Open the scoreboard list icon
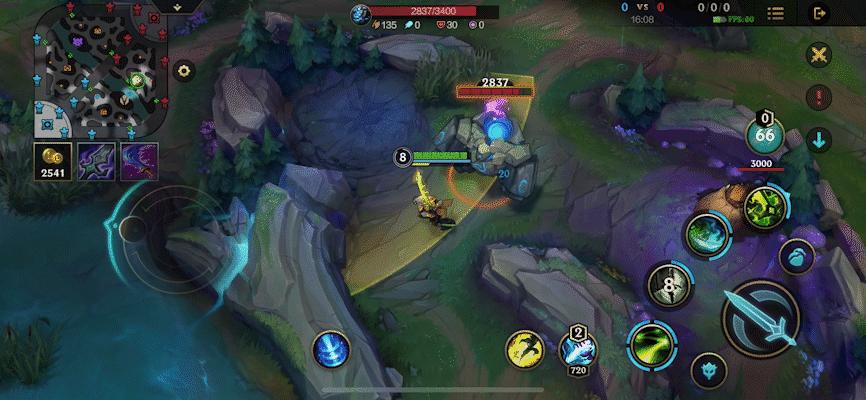Screen dimensions: 866x400 (x=775, y=13)
